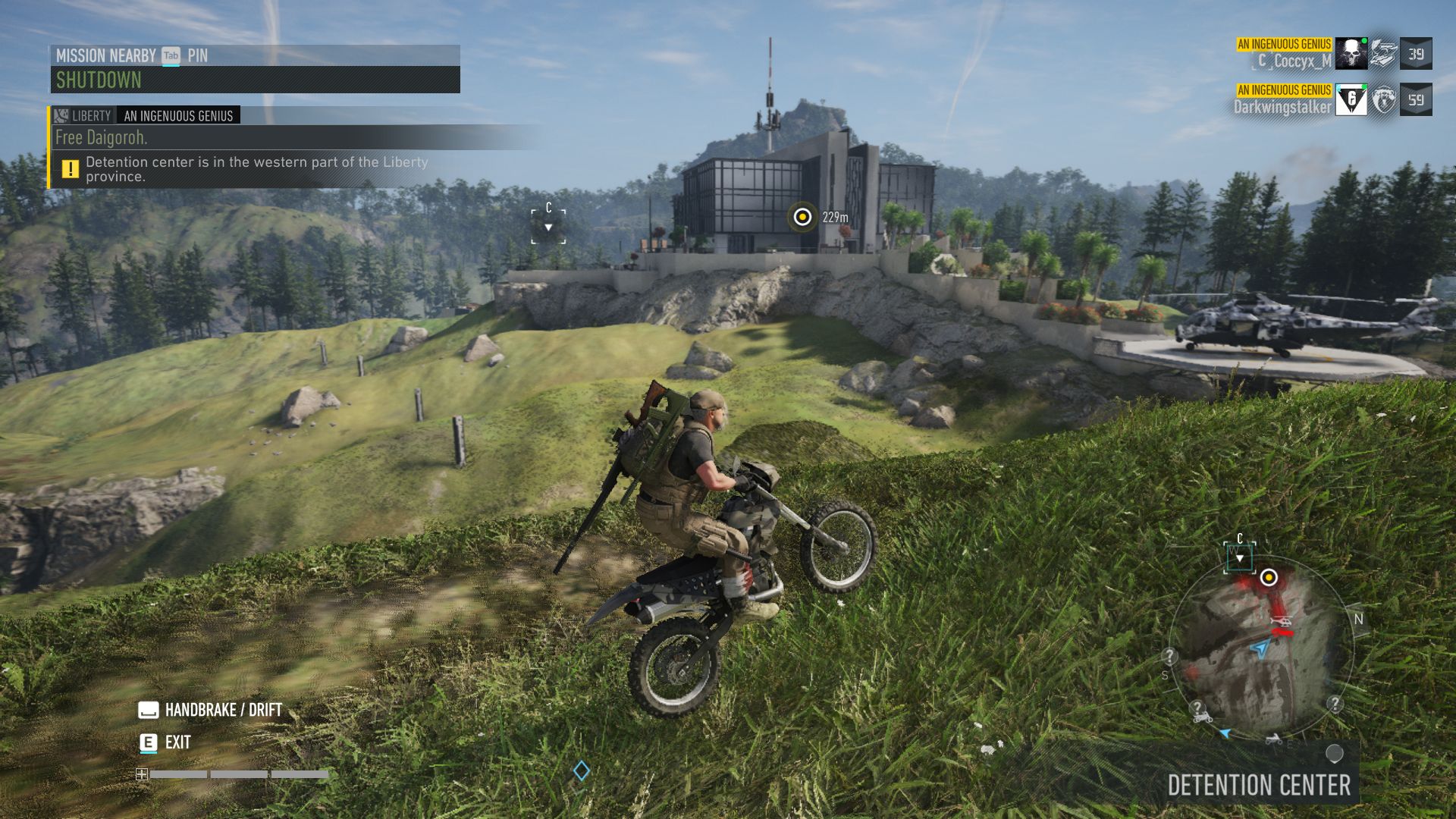This screenshot has width=1456, height=819.
Task: Click Darkwingstalker's Rainbow Six avatar
Action: pos(1351,100)
